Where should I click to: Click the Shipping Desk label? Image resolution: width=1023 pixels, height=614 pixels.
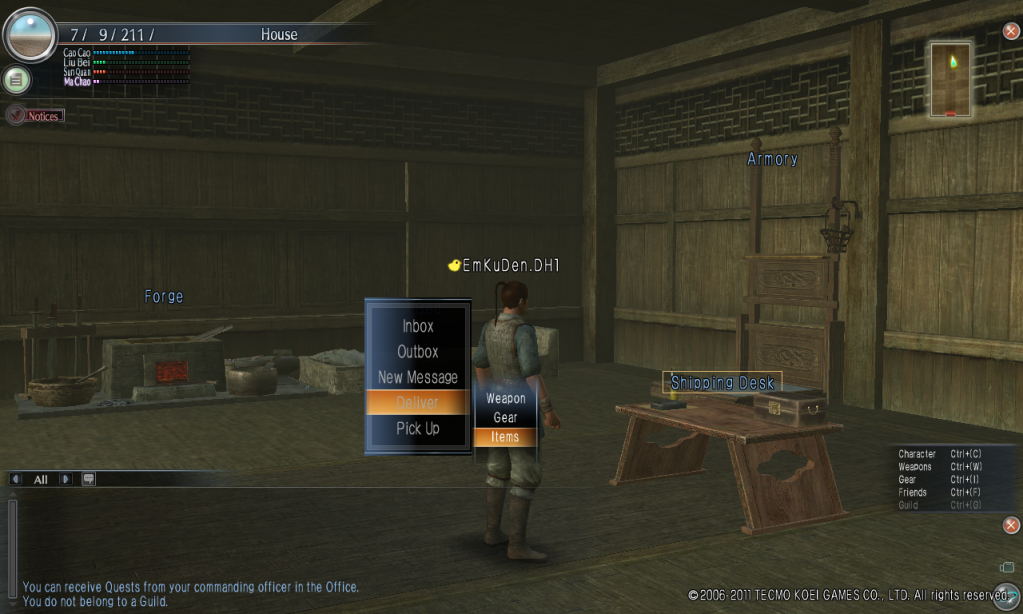tap(722, 383)
